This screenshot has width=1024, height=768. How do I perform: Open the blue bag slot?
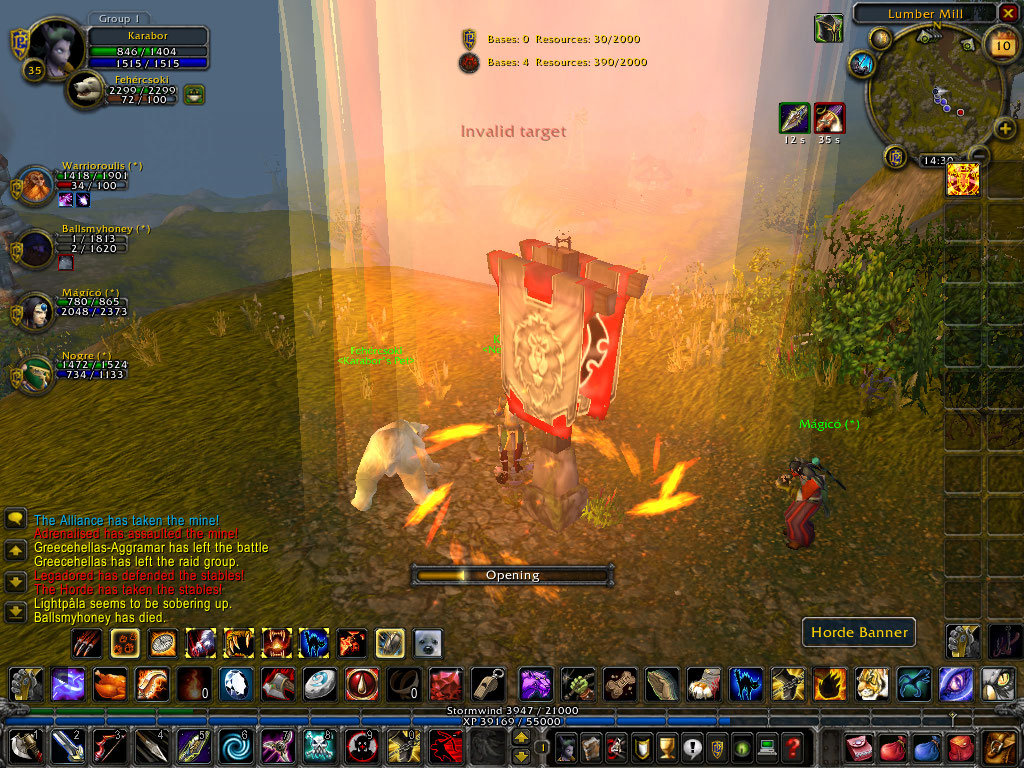pos(926,747)
